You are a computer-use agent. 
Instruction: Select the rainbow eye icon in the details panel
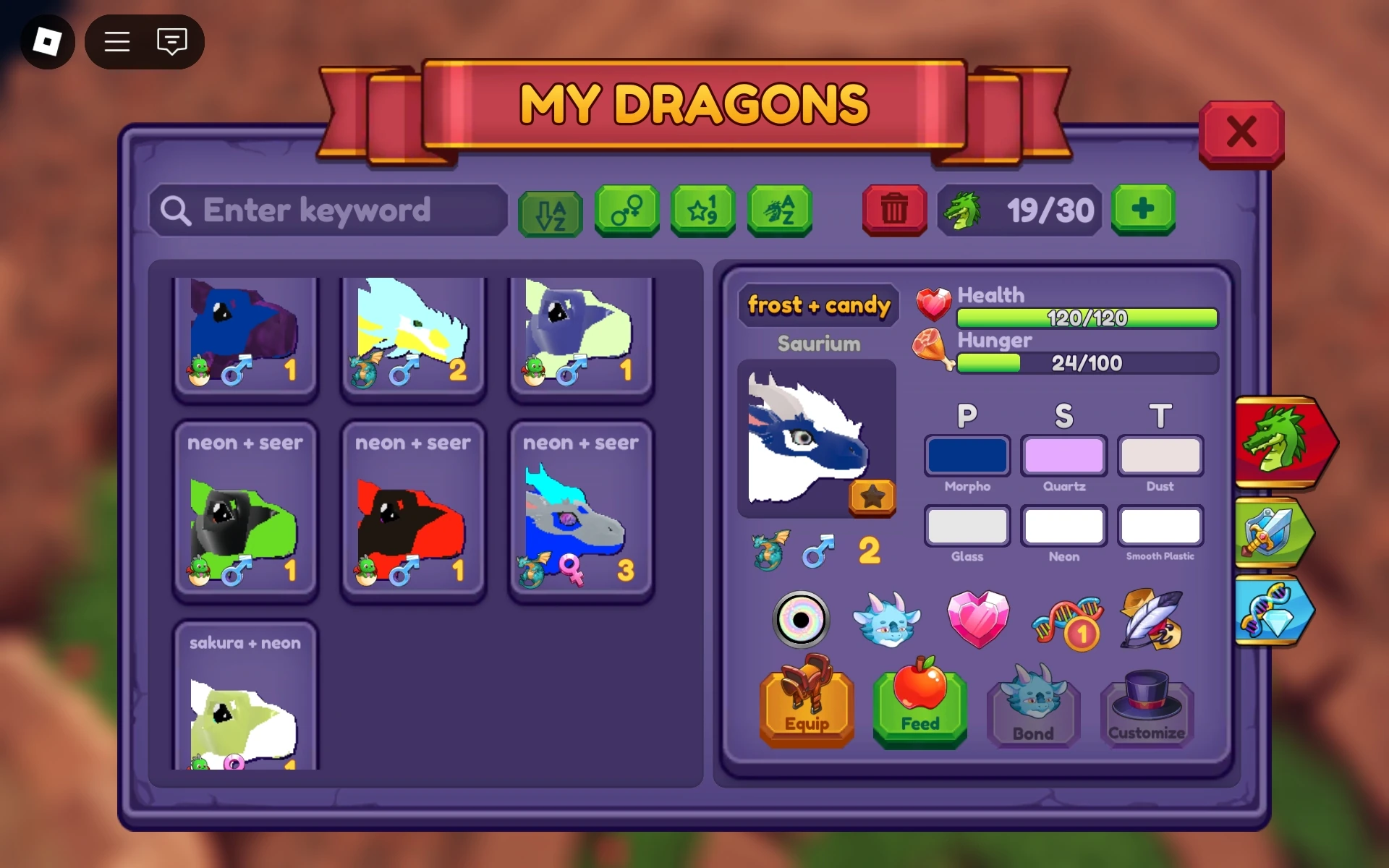coord(801,620)
